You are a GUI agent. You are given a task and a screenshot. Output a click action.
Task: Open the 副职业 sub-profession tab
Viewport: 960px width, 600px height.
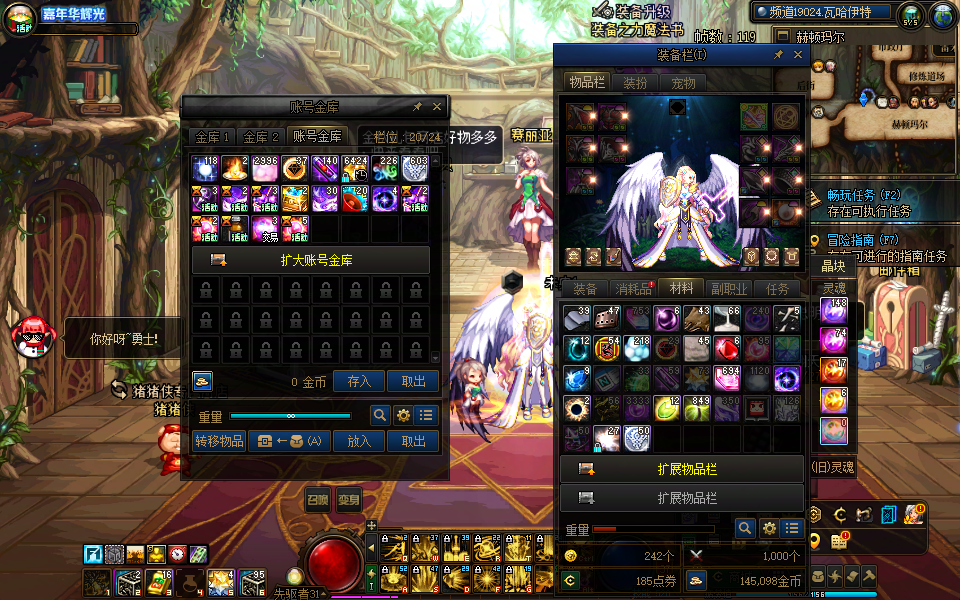tap(730, 289)
